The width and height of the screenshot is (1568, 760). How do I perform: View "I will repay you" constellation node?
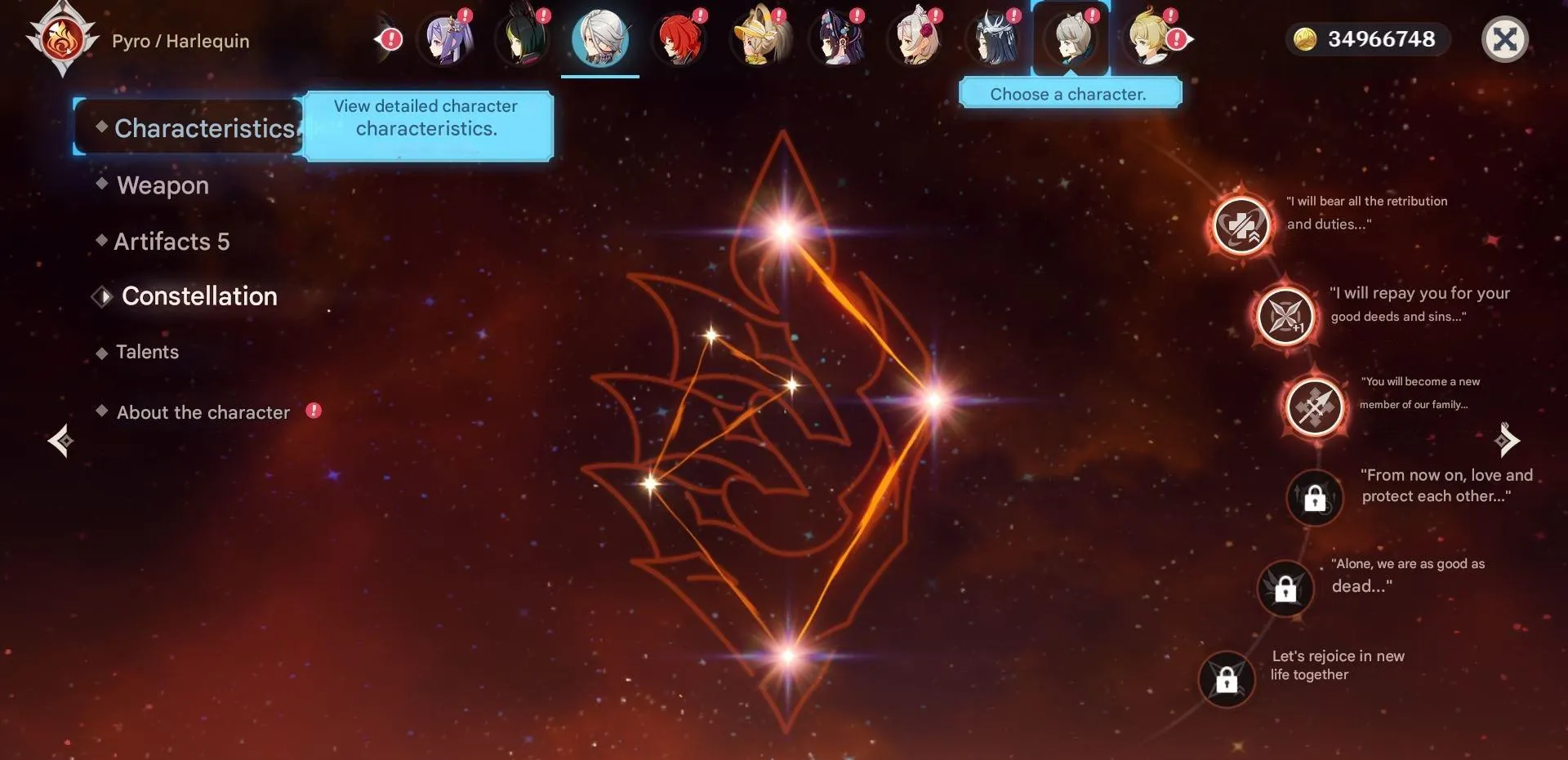coord(1285,316)
